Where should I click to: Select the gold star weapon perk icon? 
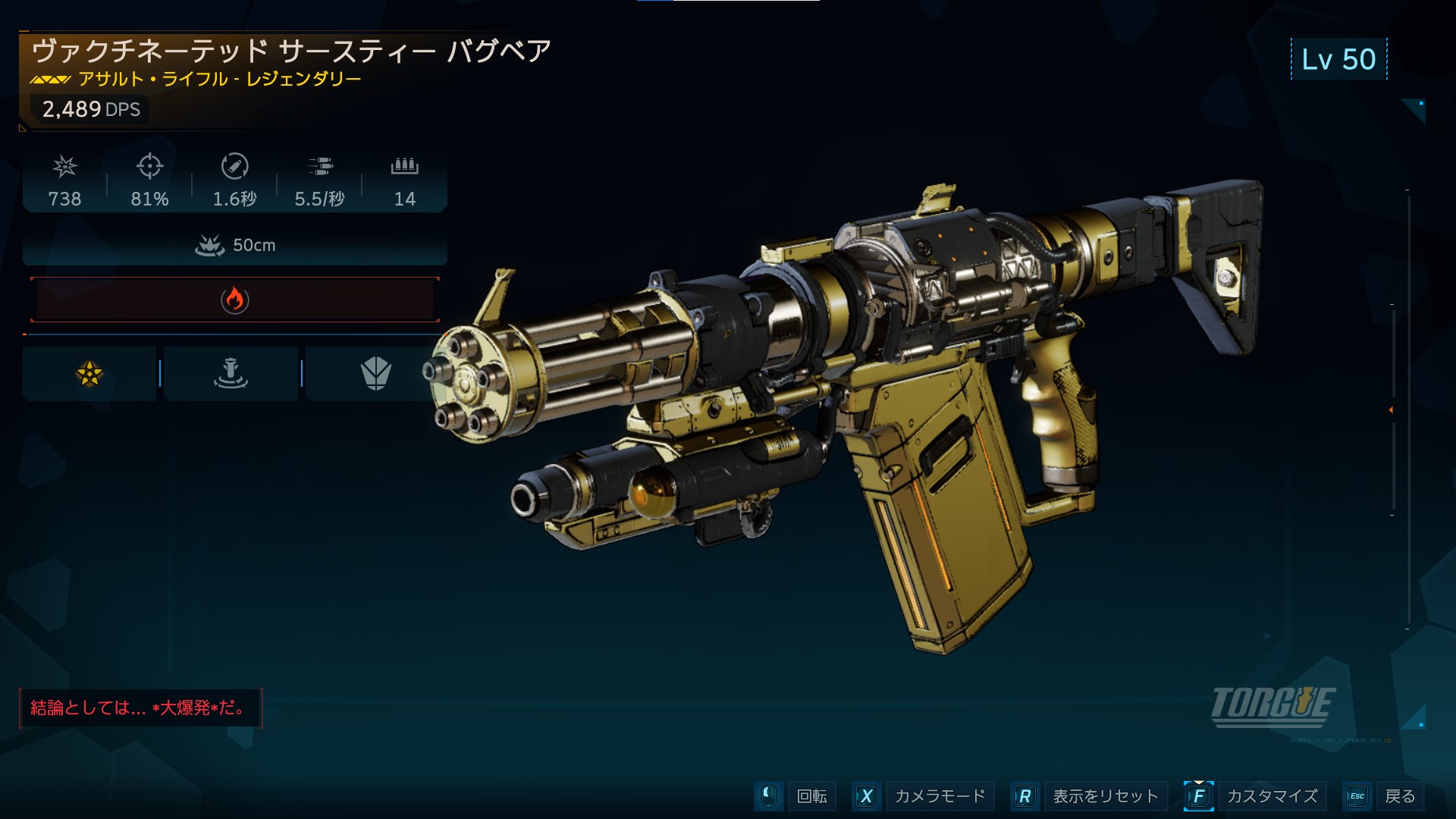89,373
